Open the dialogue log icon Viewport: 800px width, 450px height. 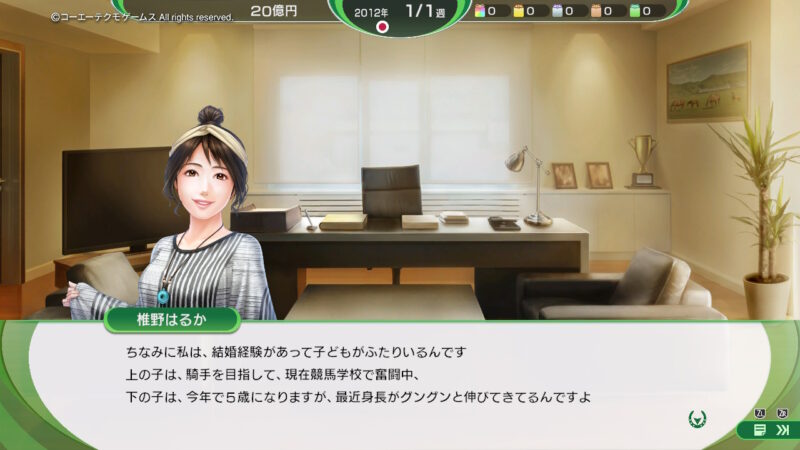coord(761,429)
